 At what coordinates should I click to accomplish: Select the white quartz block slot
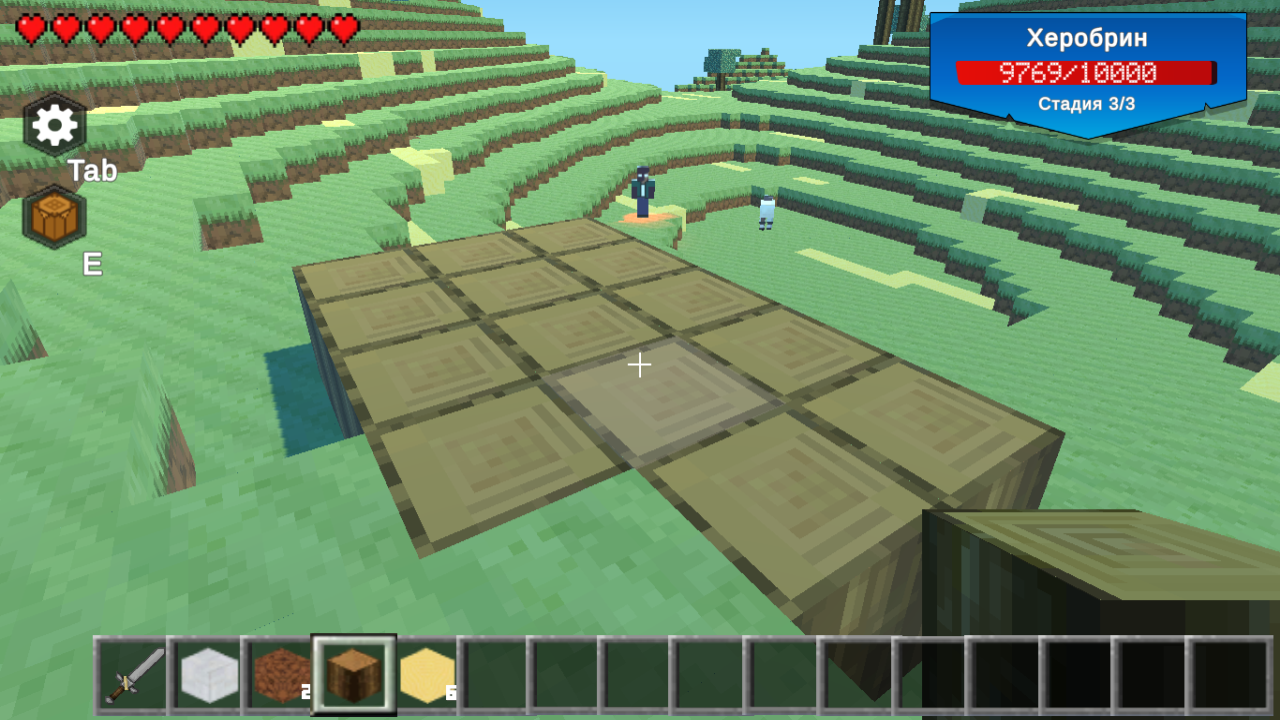click(x=208, y=674)
